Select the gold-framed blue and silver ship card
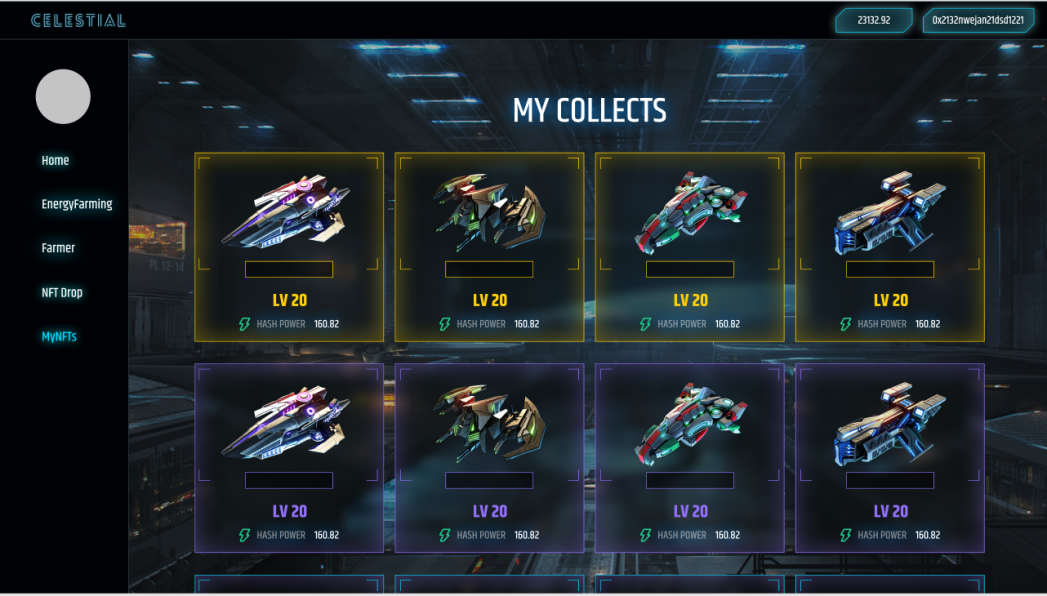This screenshot has height=596, width=1047. pyautogui.click(x=890, y=246)
